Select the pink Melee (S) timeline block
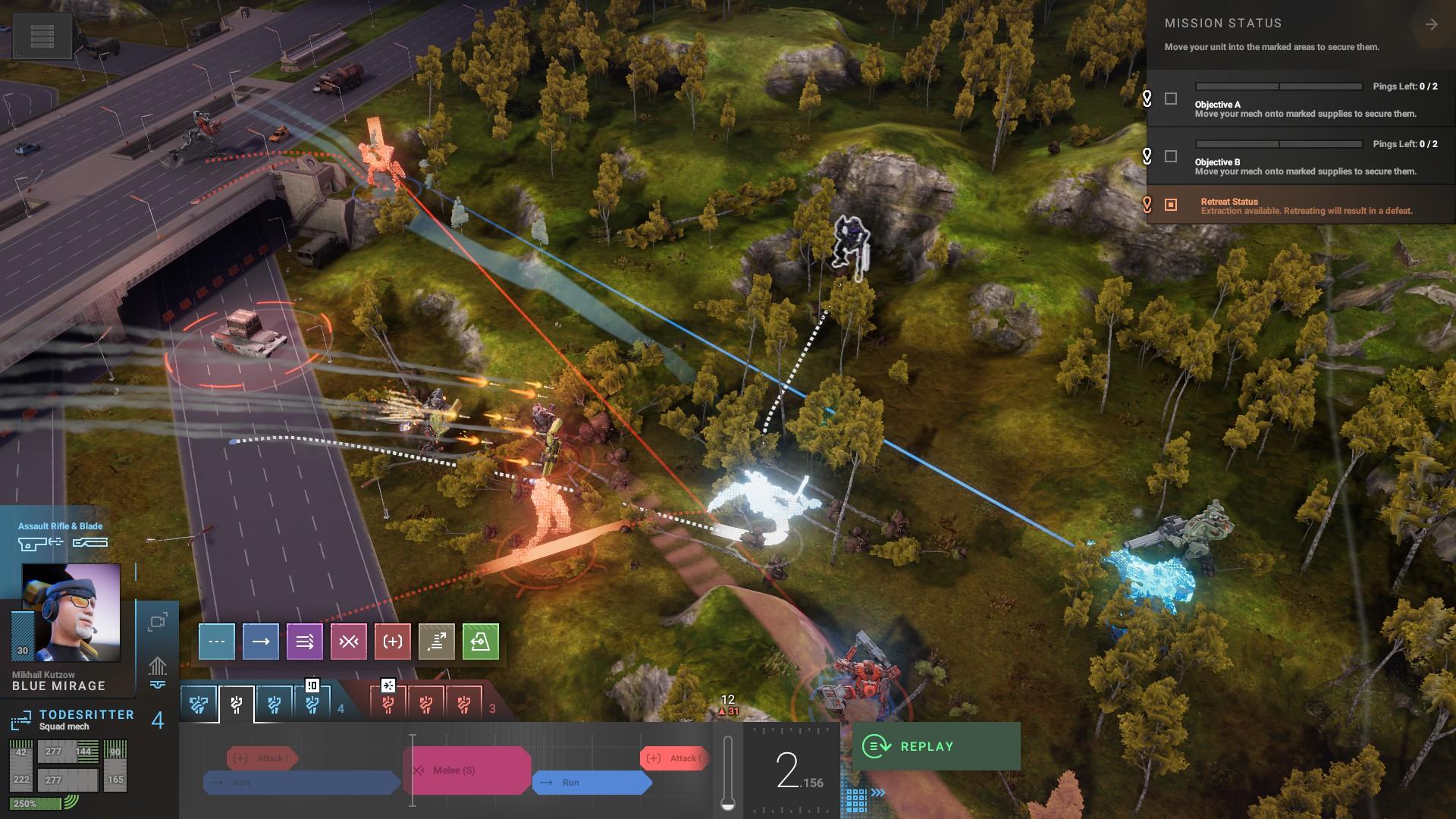Image resolution: width=1456 pixels, height=819 pixels. tap(466, 770)
